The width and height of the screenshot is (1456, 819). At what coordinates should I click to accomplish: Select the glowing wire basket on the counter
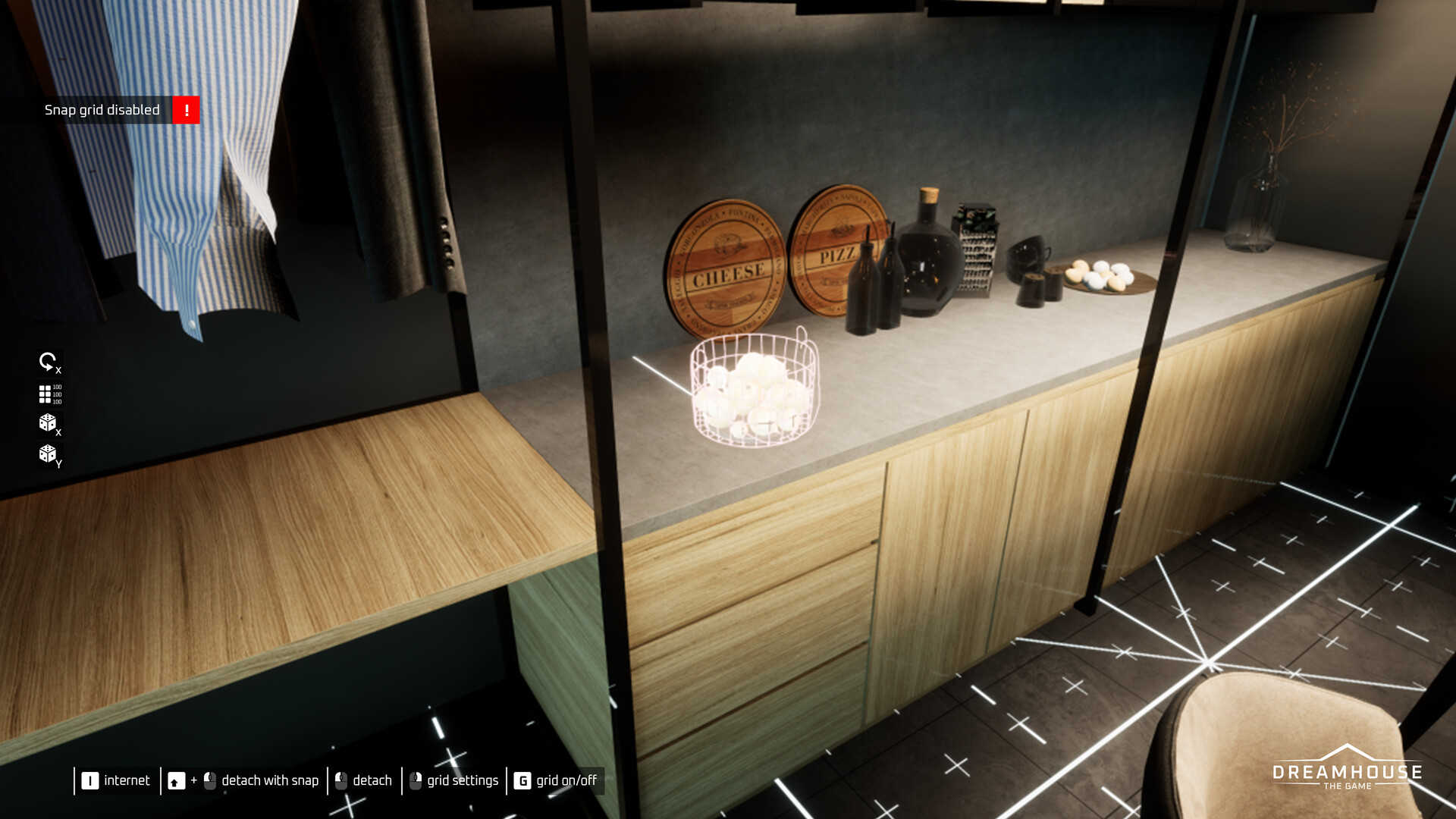(755, 391)
